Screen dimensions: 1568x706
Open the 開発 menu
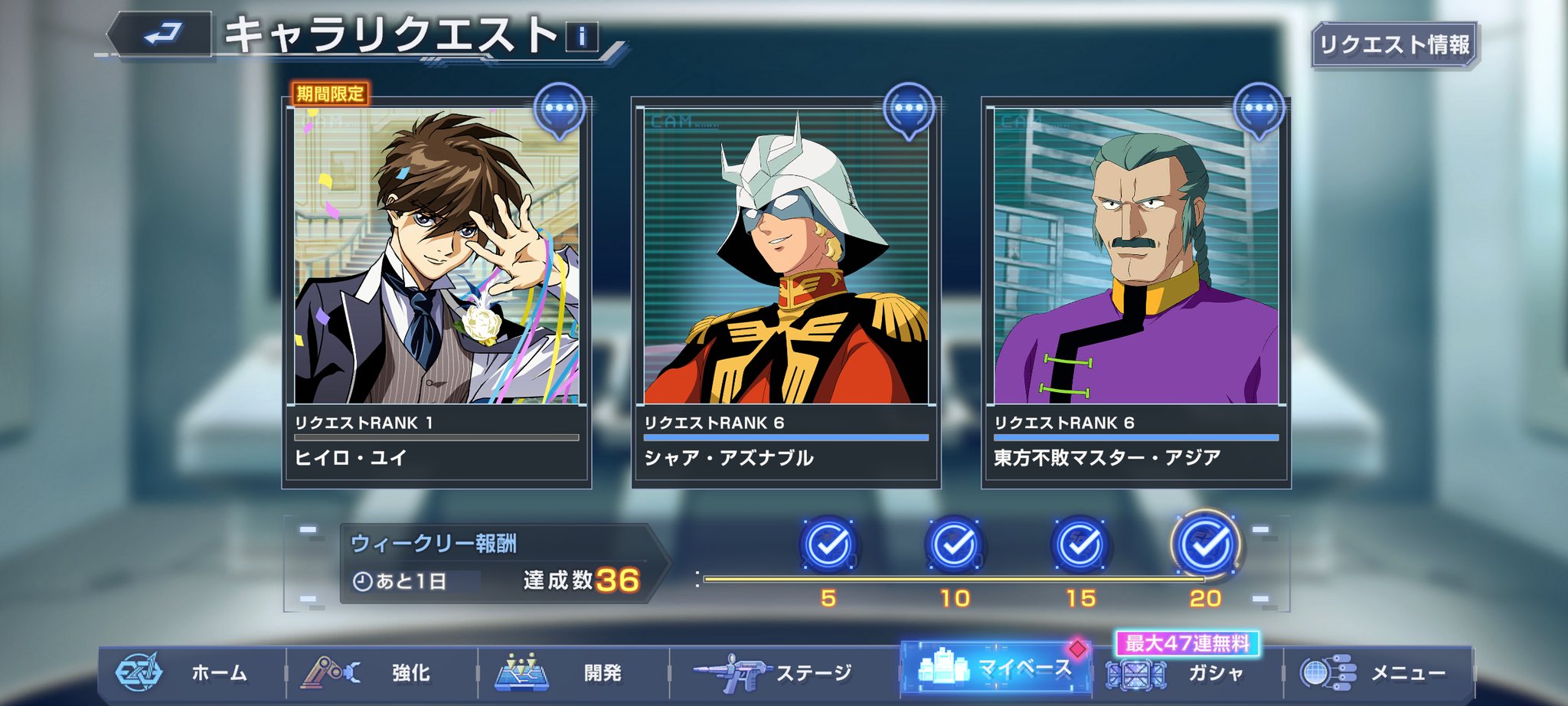573,673
